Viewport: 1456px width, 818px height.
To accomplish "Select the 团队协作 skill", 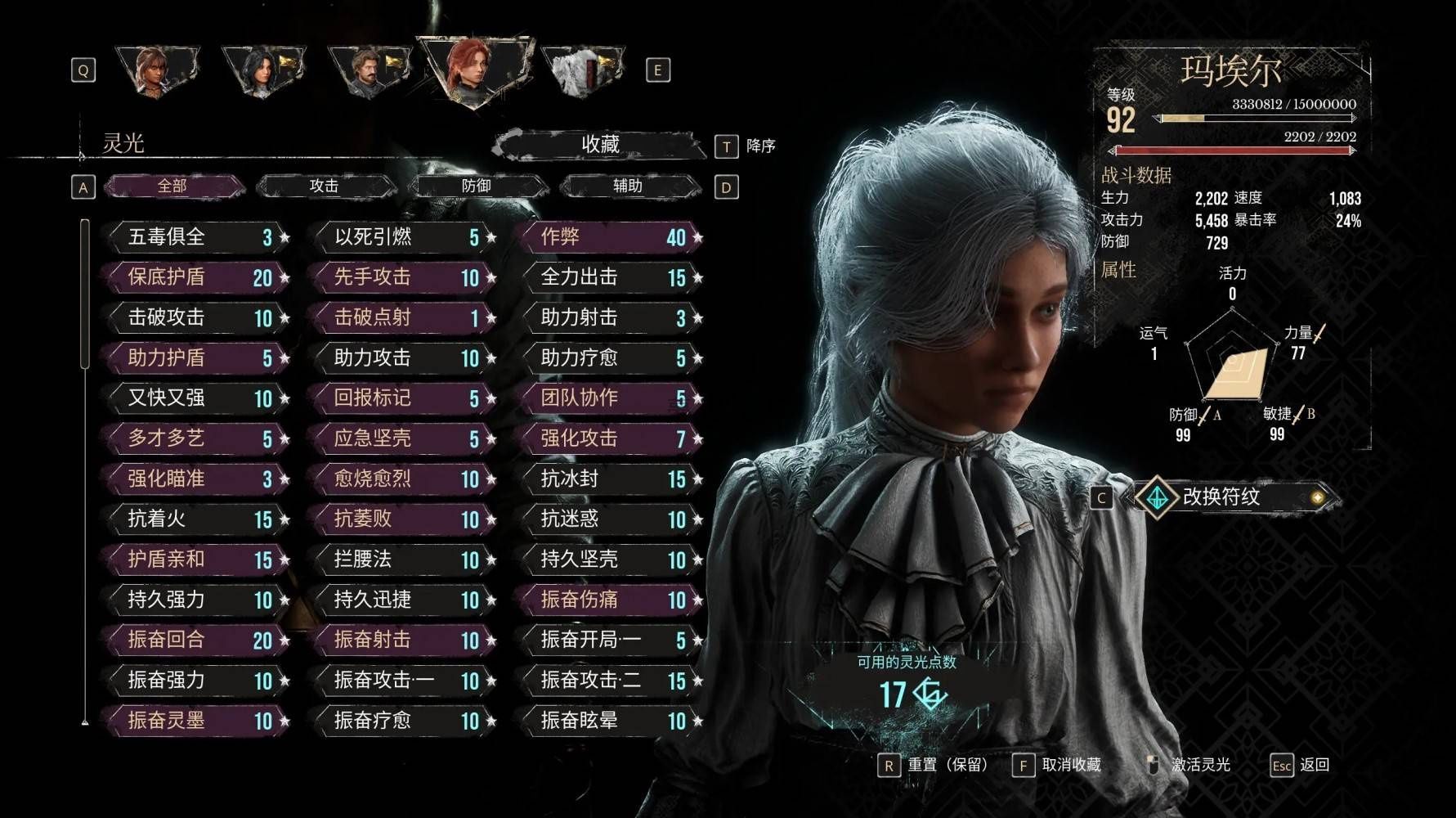I will [609, 398].
